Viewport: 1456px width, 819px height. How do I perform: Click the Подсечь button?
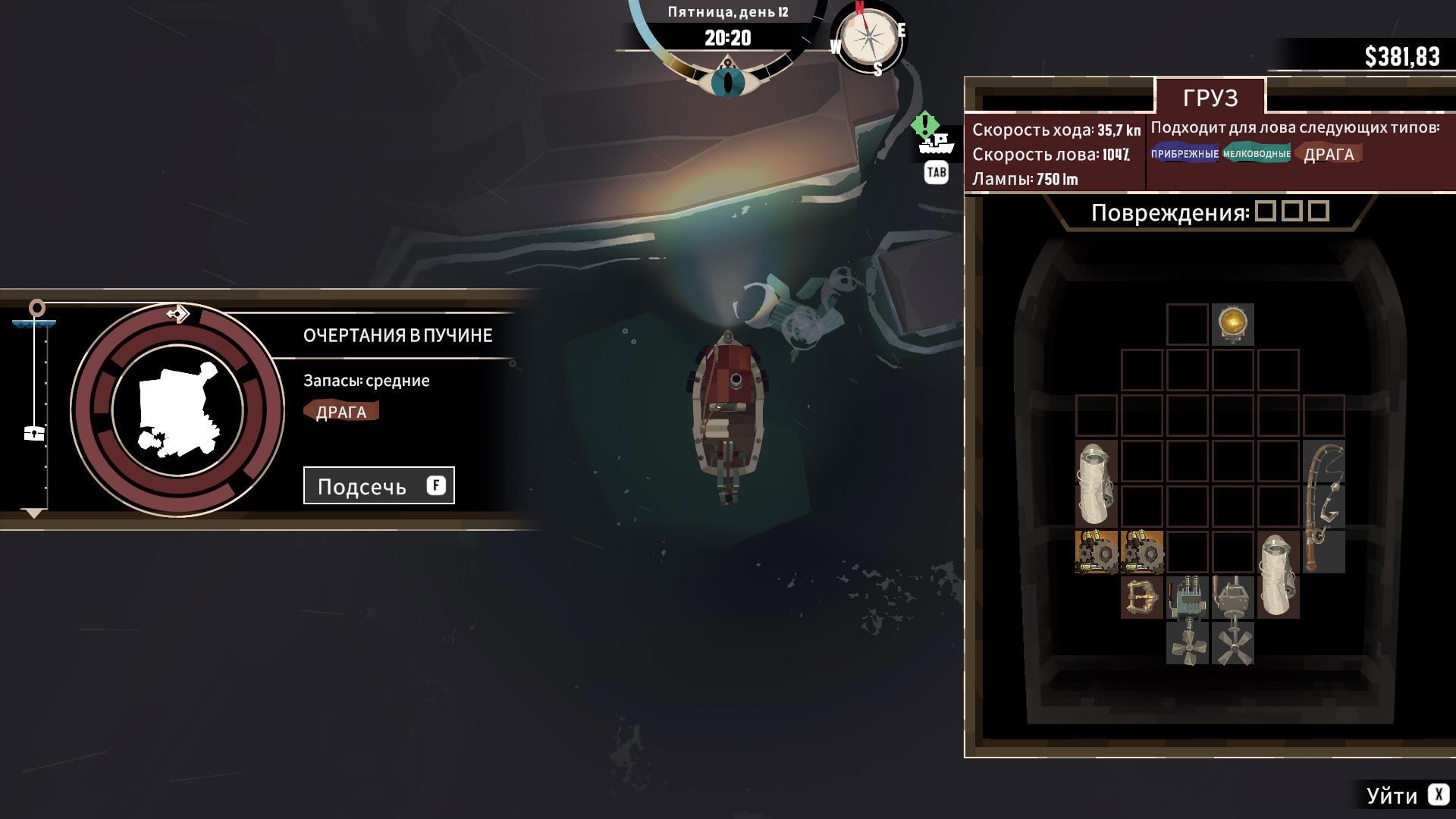pos(378,485)
